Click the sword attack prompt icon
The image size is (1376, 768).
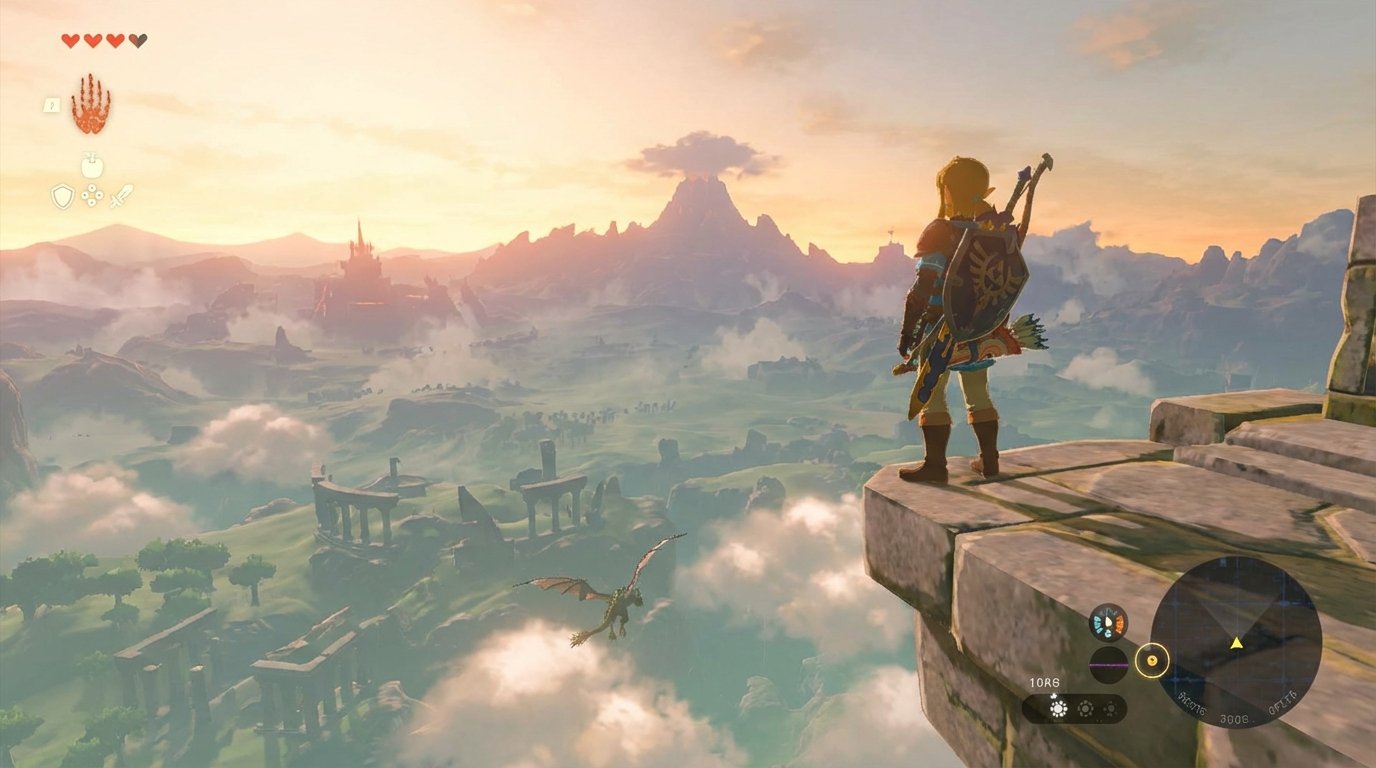point(123,198)
